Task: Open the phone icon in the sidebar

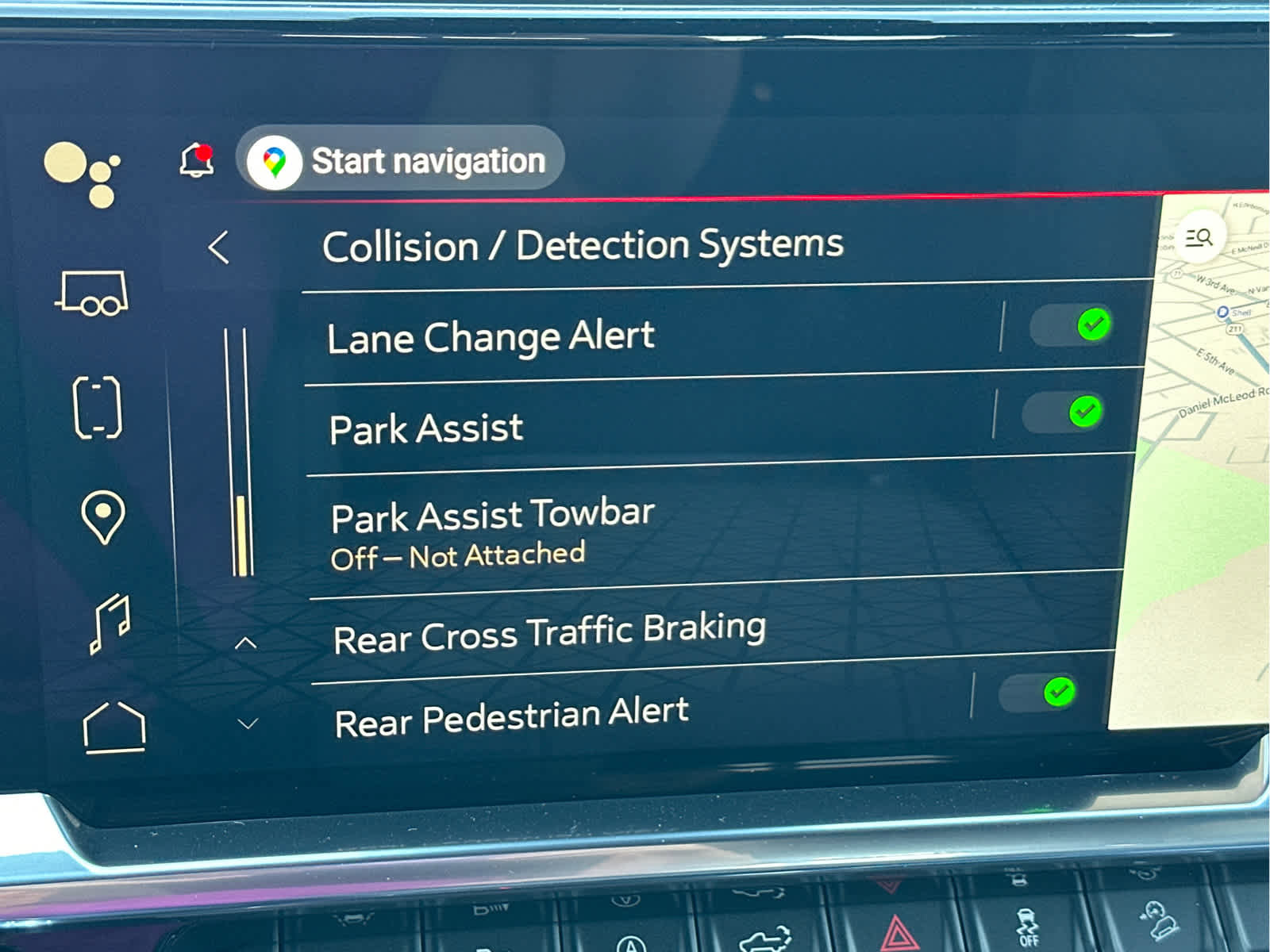Action: (x=97, y=407)
